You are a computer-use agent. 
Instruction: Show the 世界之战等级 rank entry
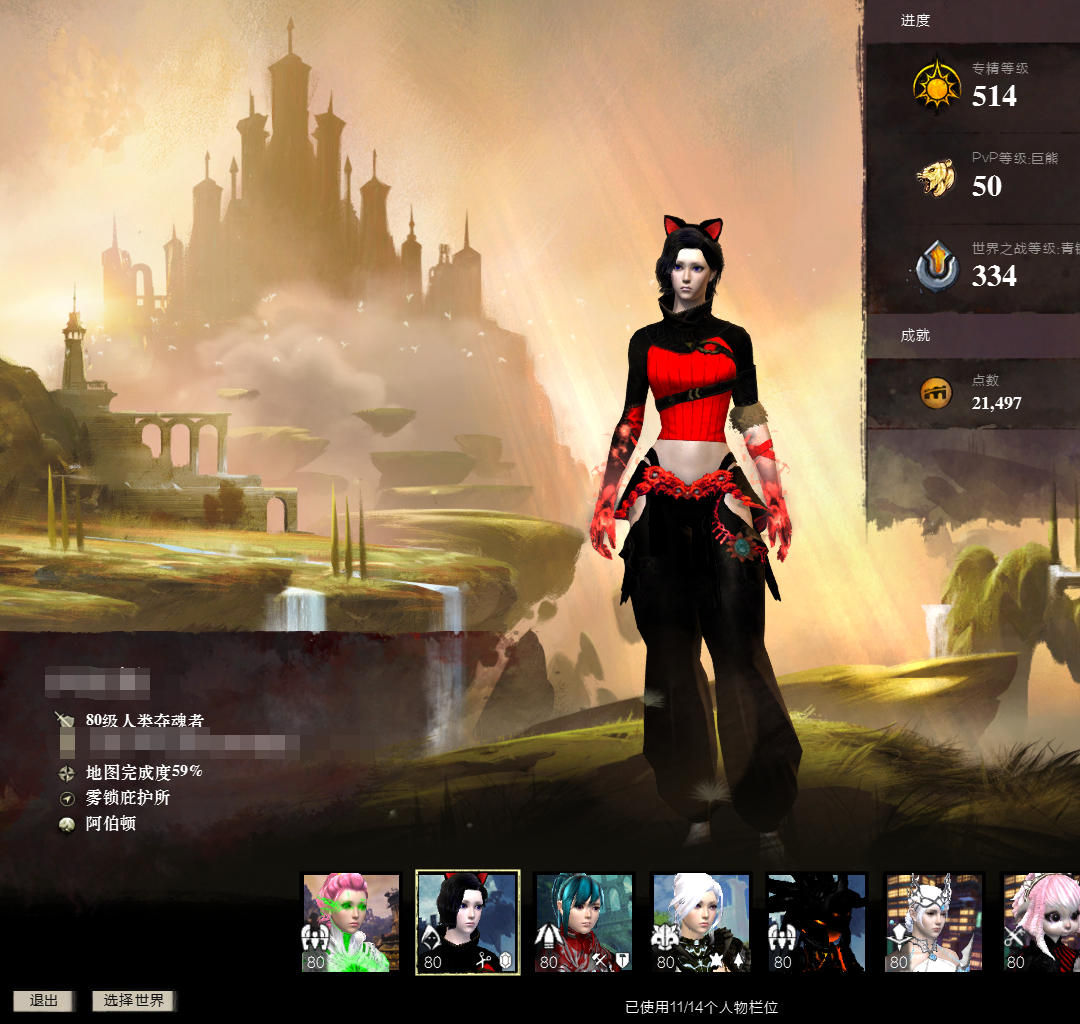972,266
